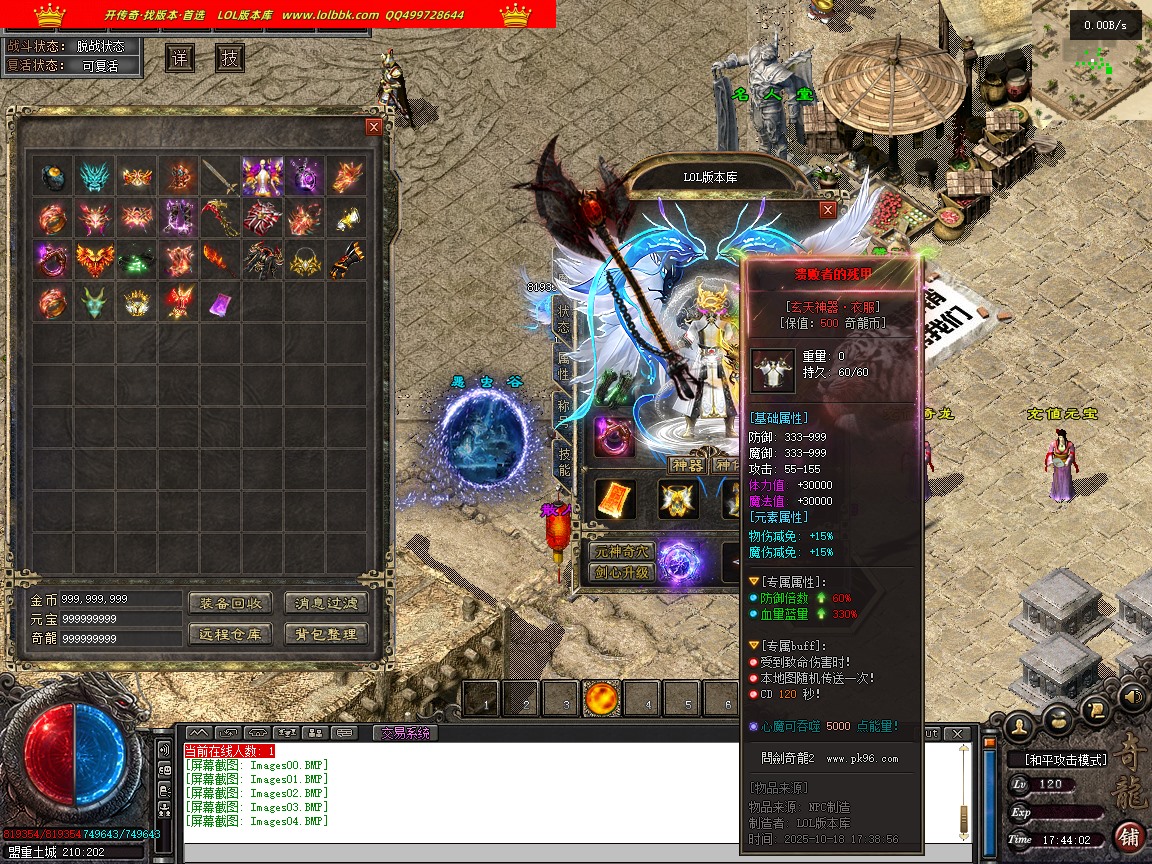This screenshot has width=1152, height=864.
Task: Open the 技能 skills tab
Action: pos(563,462)
